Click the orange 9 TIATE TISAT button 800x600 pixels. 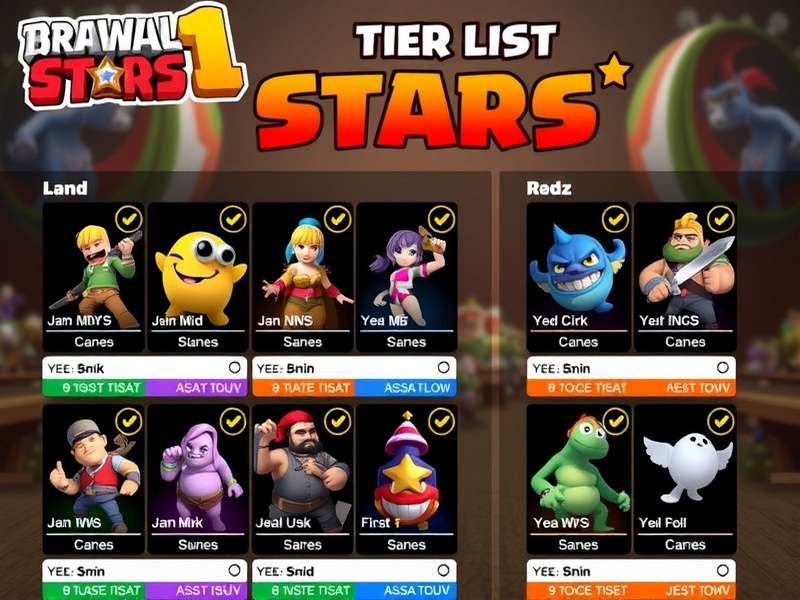click(x=302, y=388)
